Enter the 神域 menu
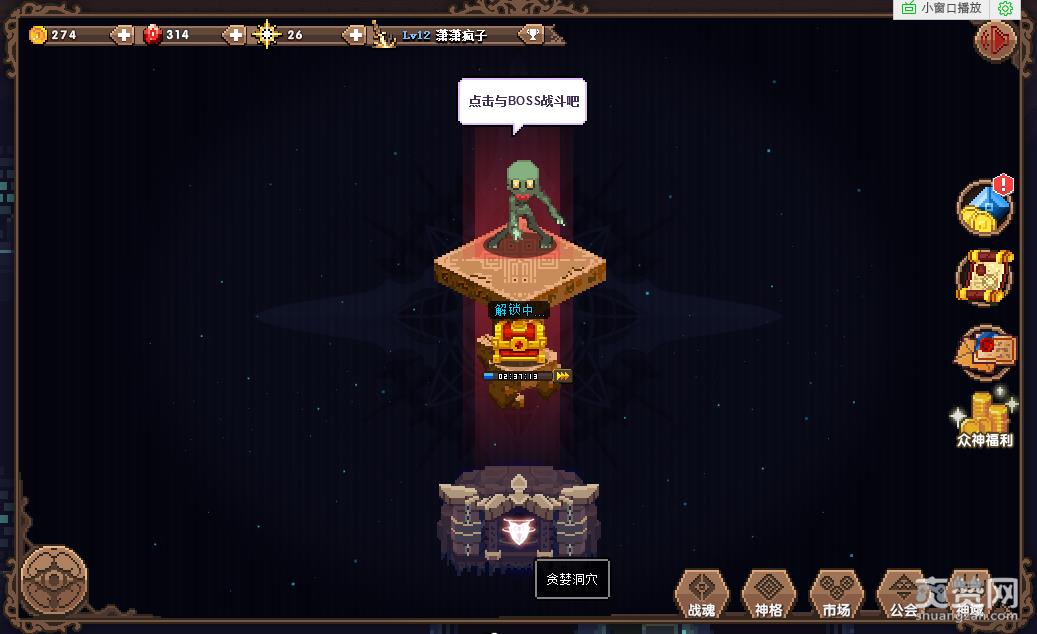Screen dimensions: 1037x634 [969, 595]
